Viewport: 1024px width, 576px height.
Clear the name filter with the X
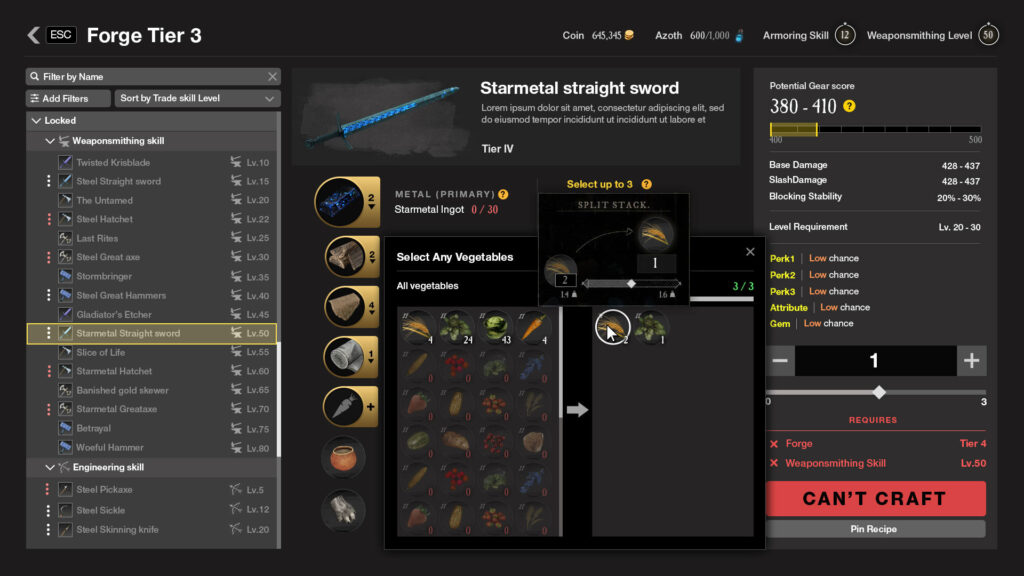pos(272,77)
